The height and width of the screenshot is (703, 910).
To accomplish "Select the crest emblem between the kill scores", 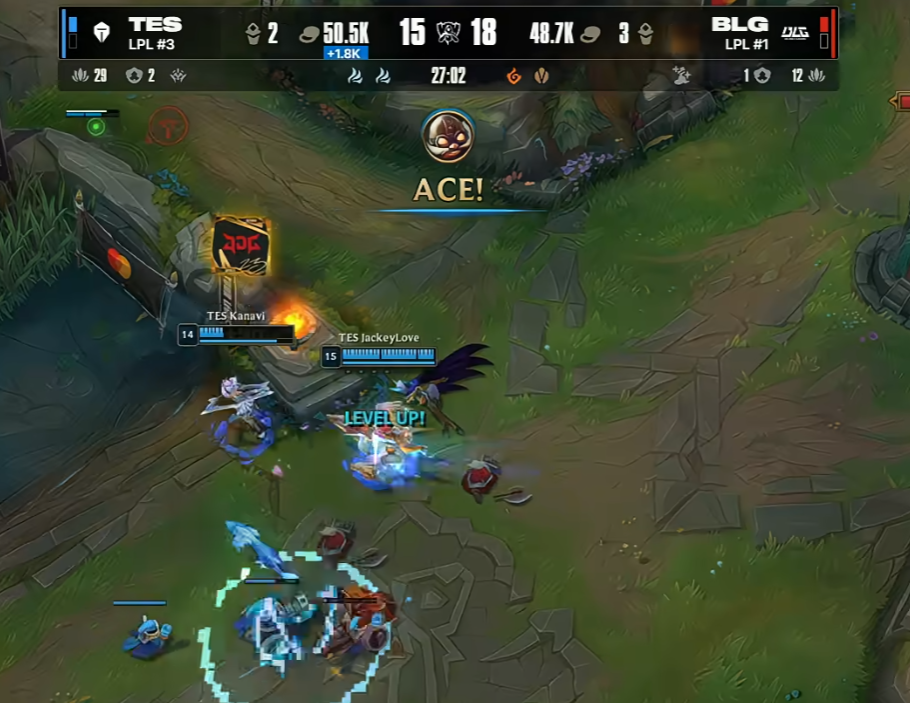I will pos(448,33).
